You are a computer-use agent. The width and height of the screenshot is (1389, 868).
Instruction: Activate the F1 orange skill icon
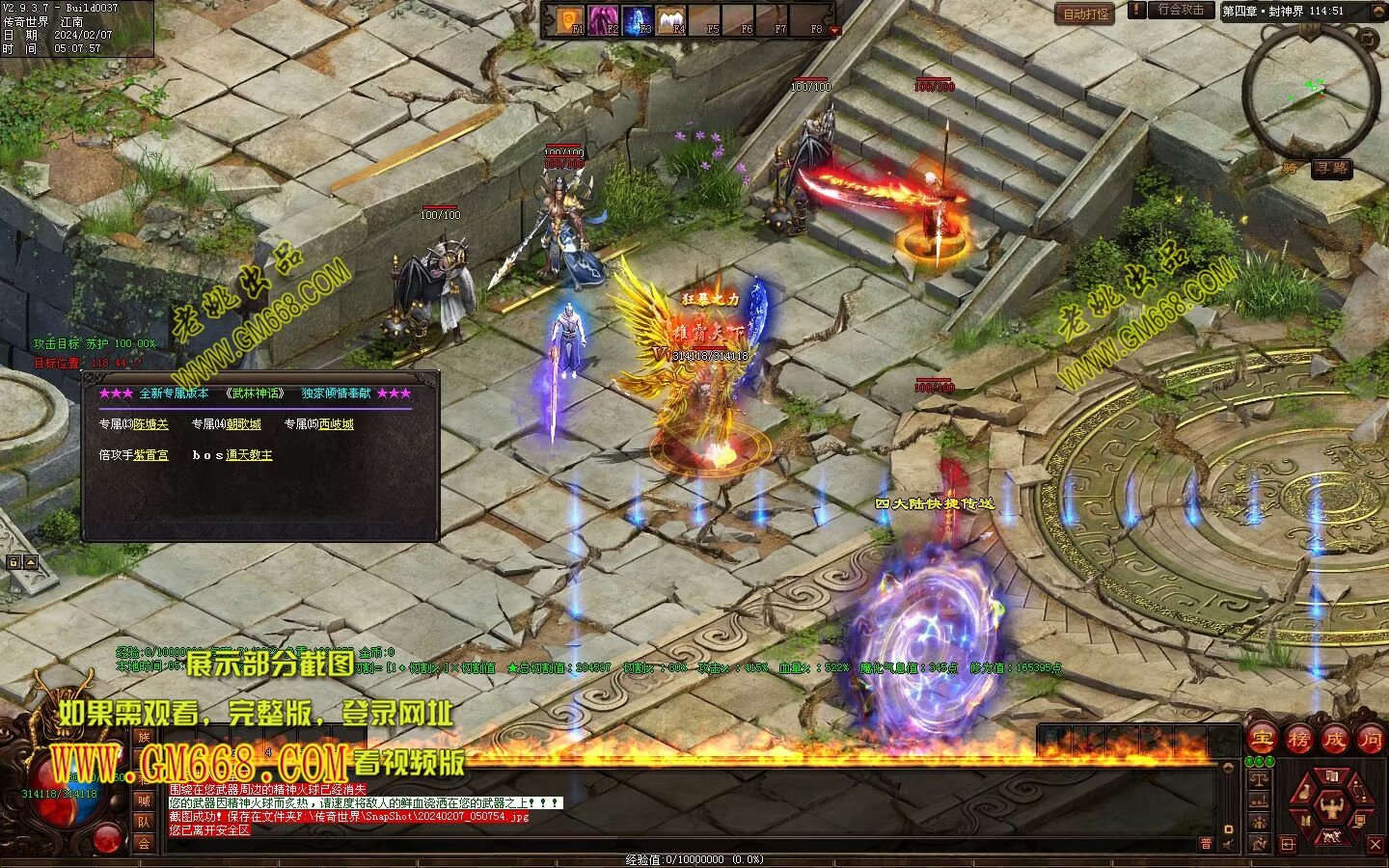pos(569,19)
